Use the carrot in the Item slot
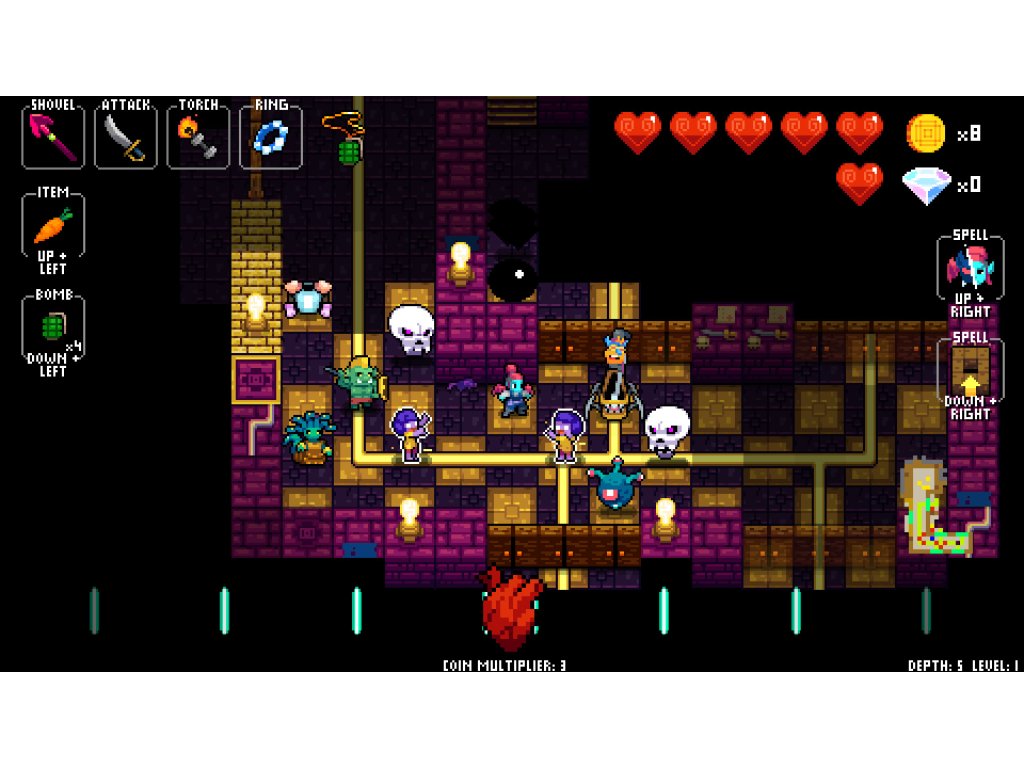1024x768 pixels. pos(53,226)
